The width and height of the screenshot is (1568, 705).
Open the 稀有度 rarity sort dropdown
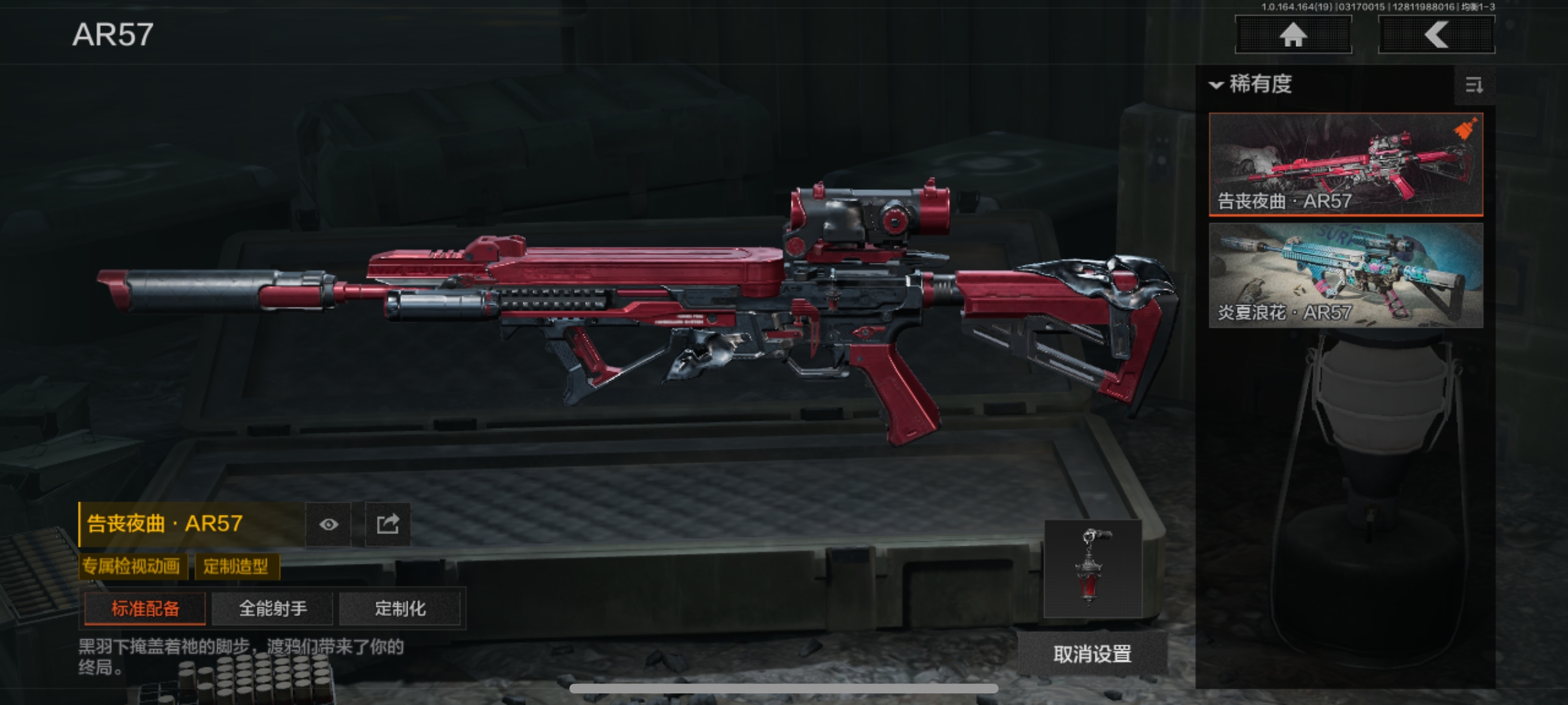click(x=1251, y=85)
